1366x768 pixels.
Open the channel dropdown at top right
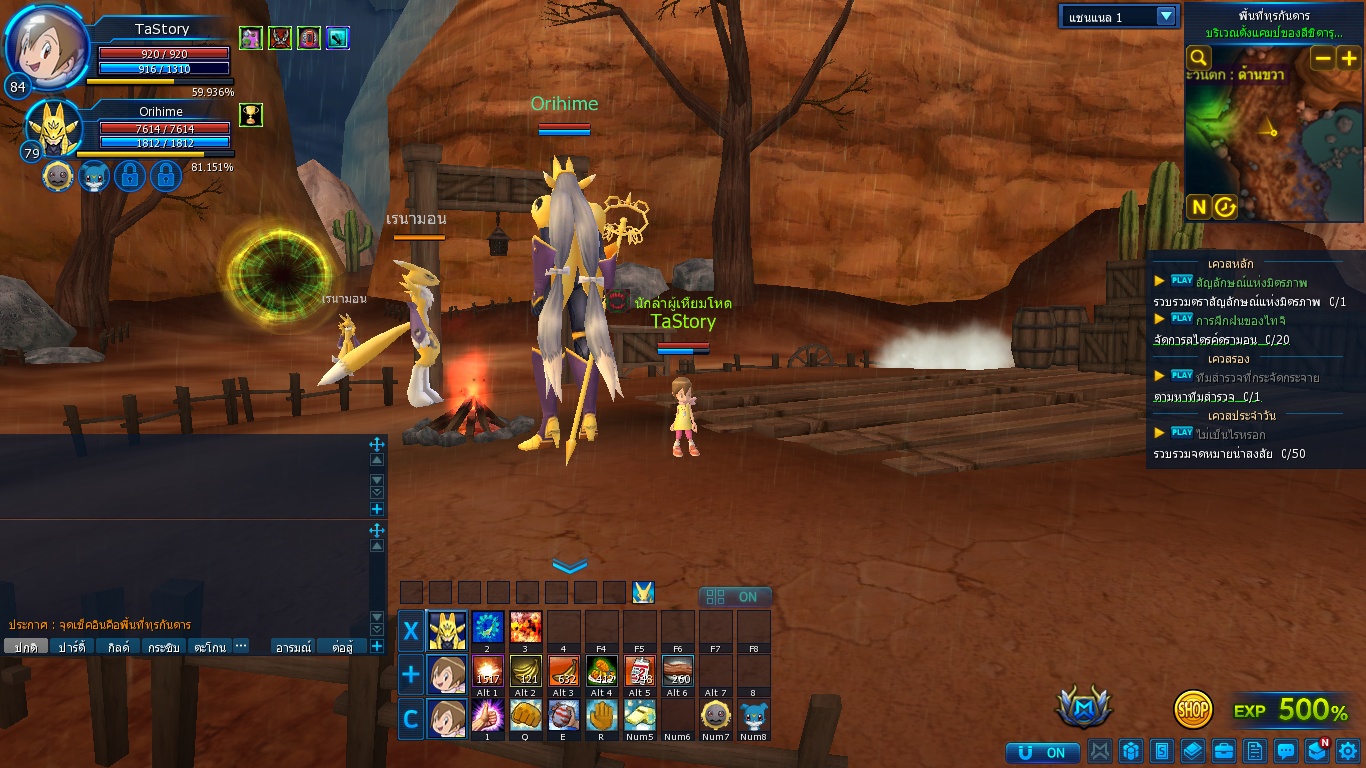(x=1165, y=16)
